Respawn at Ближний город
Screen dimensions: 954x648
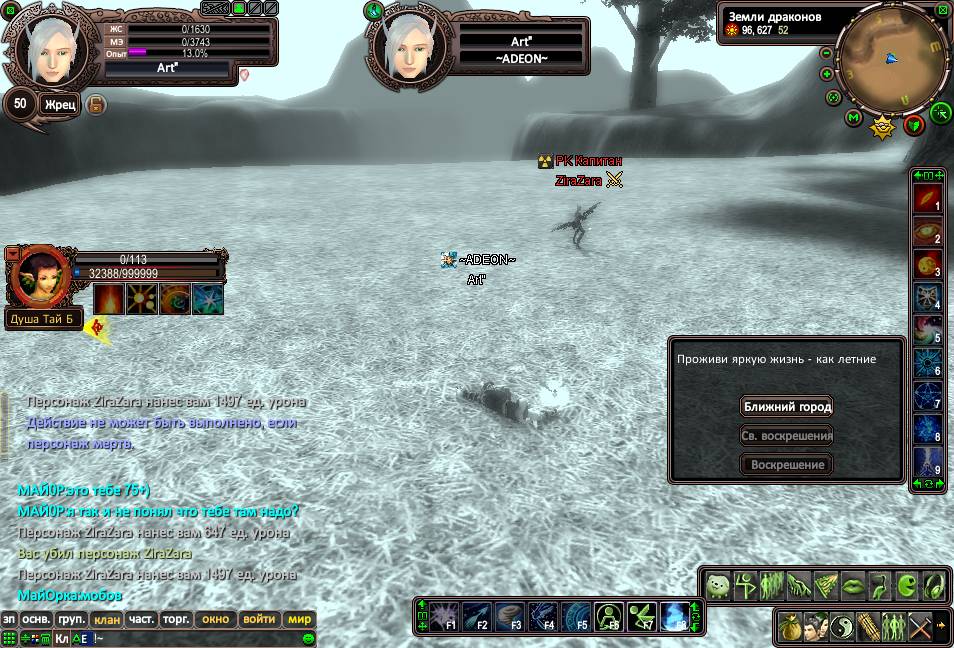[x=787, y=407]
